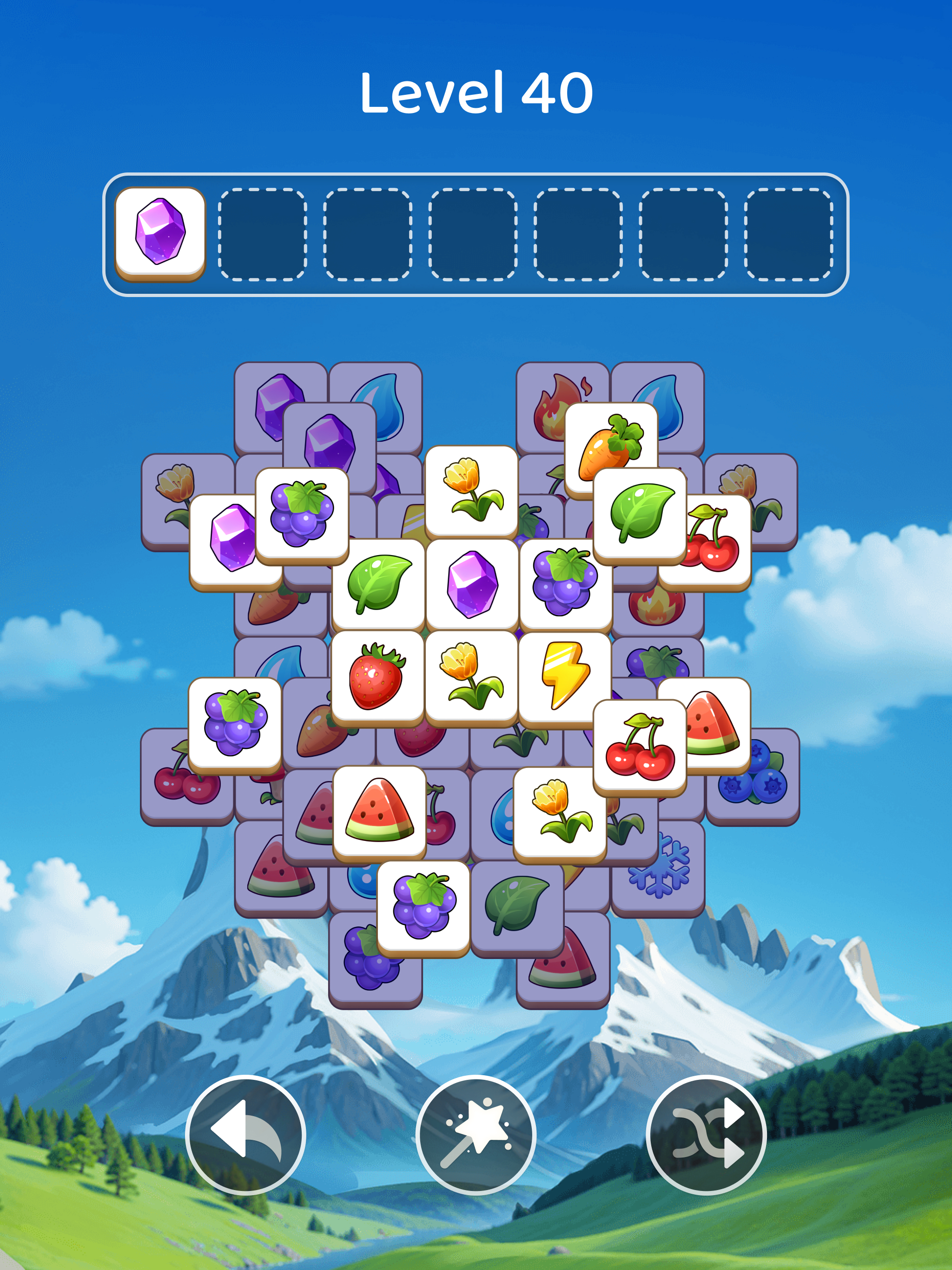Shuffle the board tiles
The width and height of the screenshot is (952, 1270).
(706, 1136)
